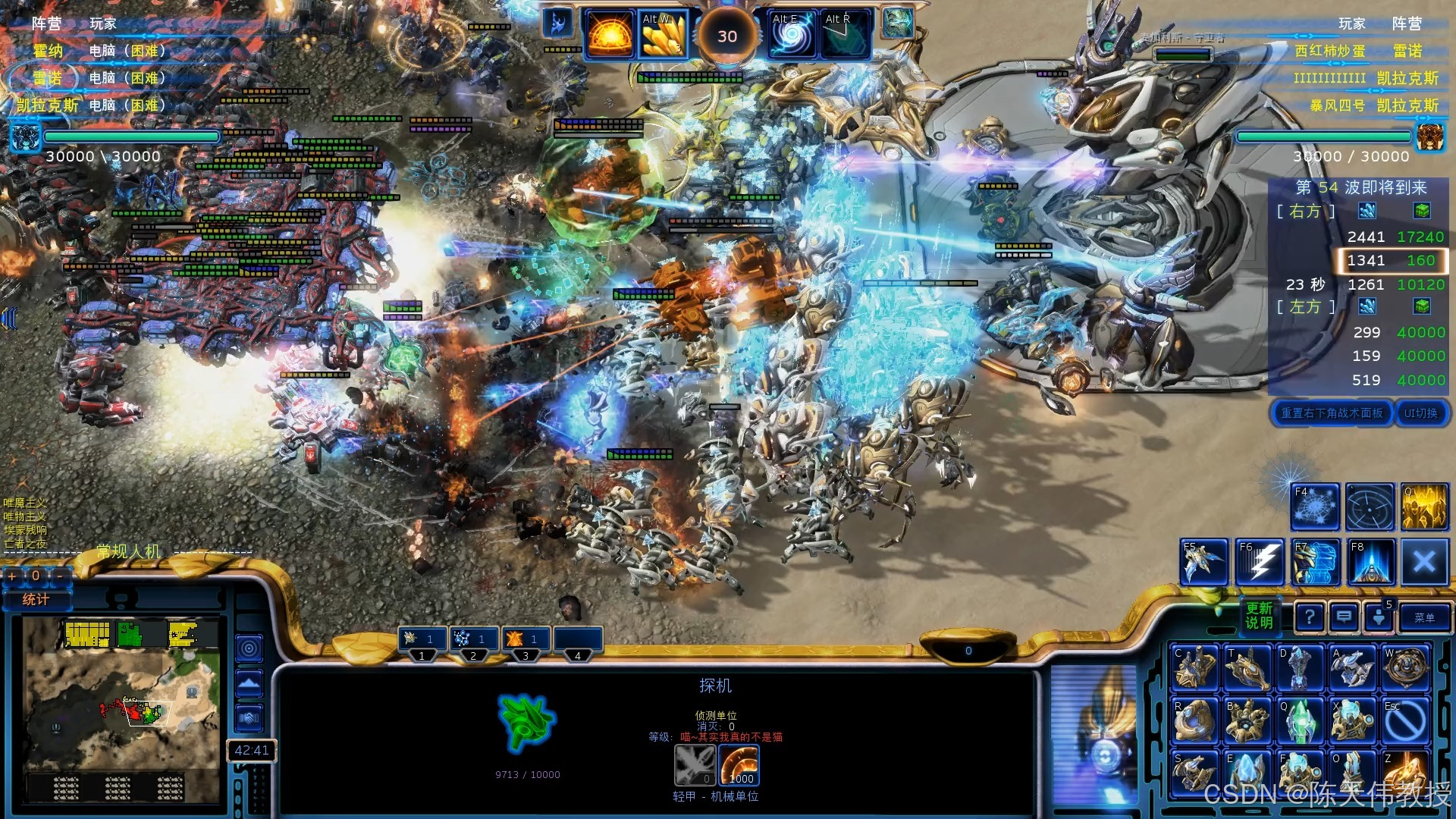Choose the green crystal pylon build icon

click(1301, 720)
